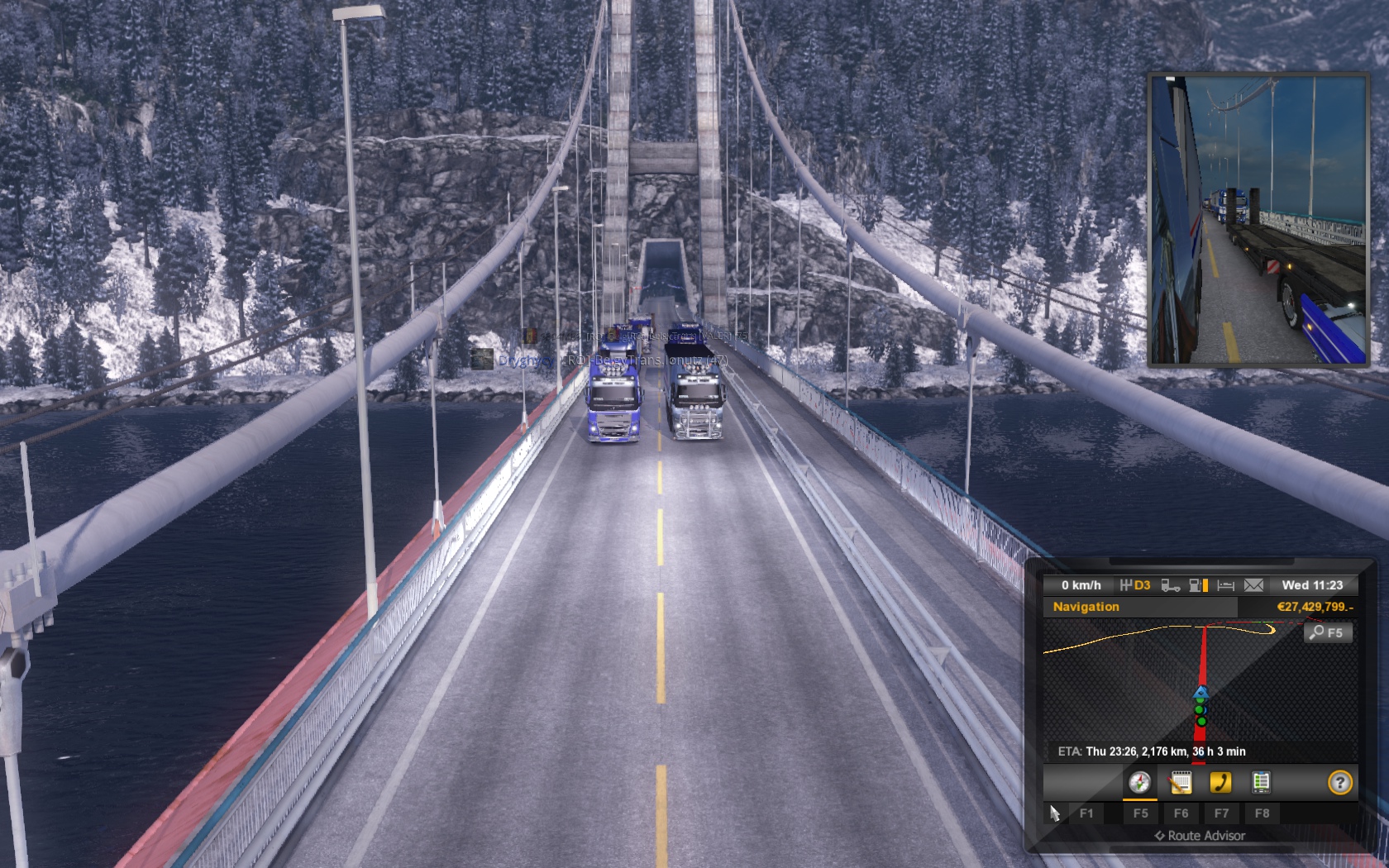Open the Navigation compass tab

[1139, 782]
